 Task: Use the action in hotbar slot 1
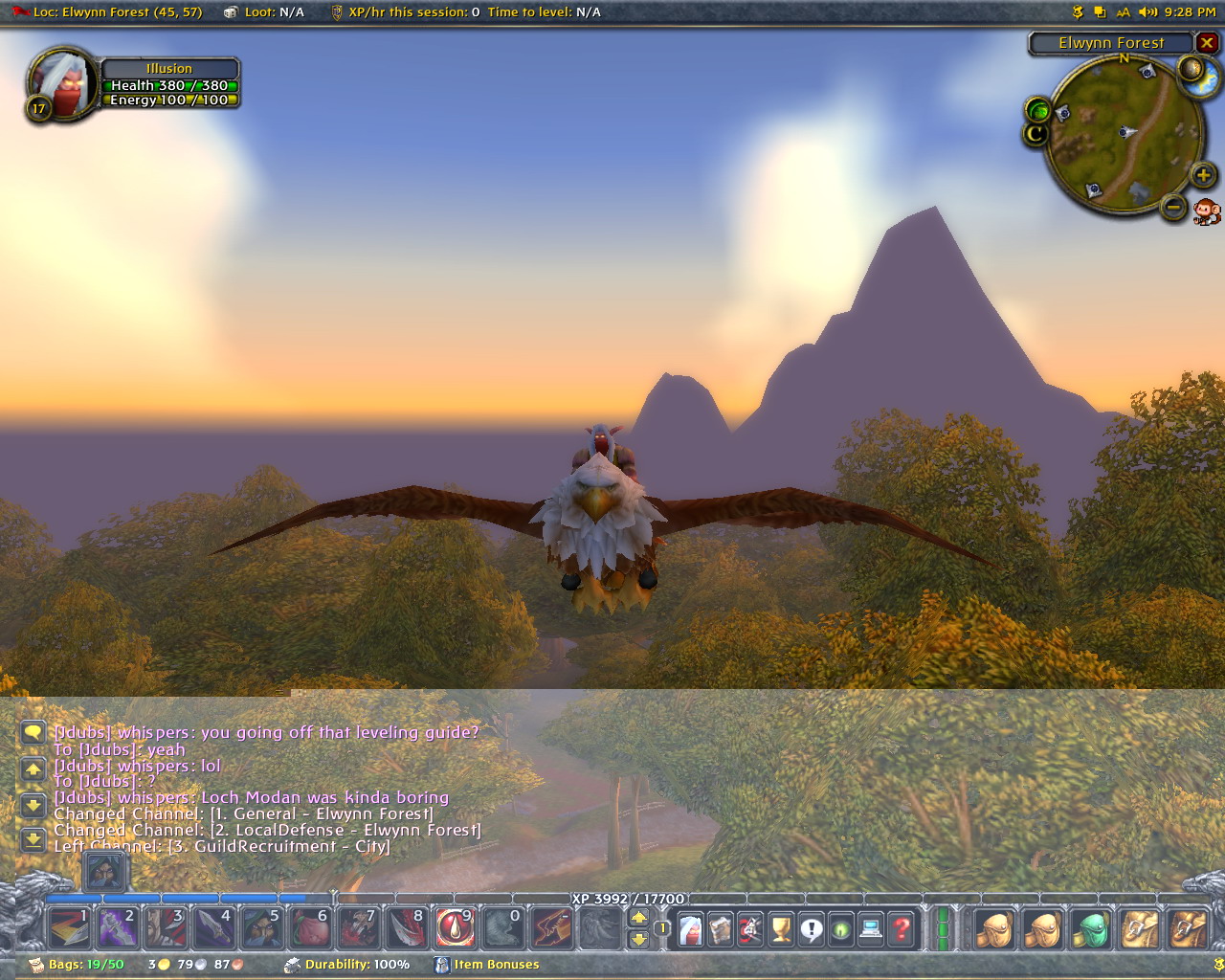pos(69,927)
